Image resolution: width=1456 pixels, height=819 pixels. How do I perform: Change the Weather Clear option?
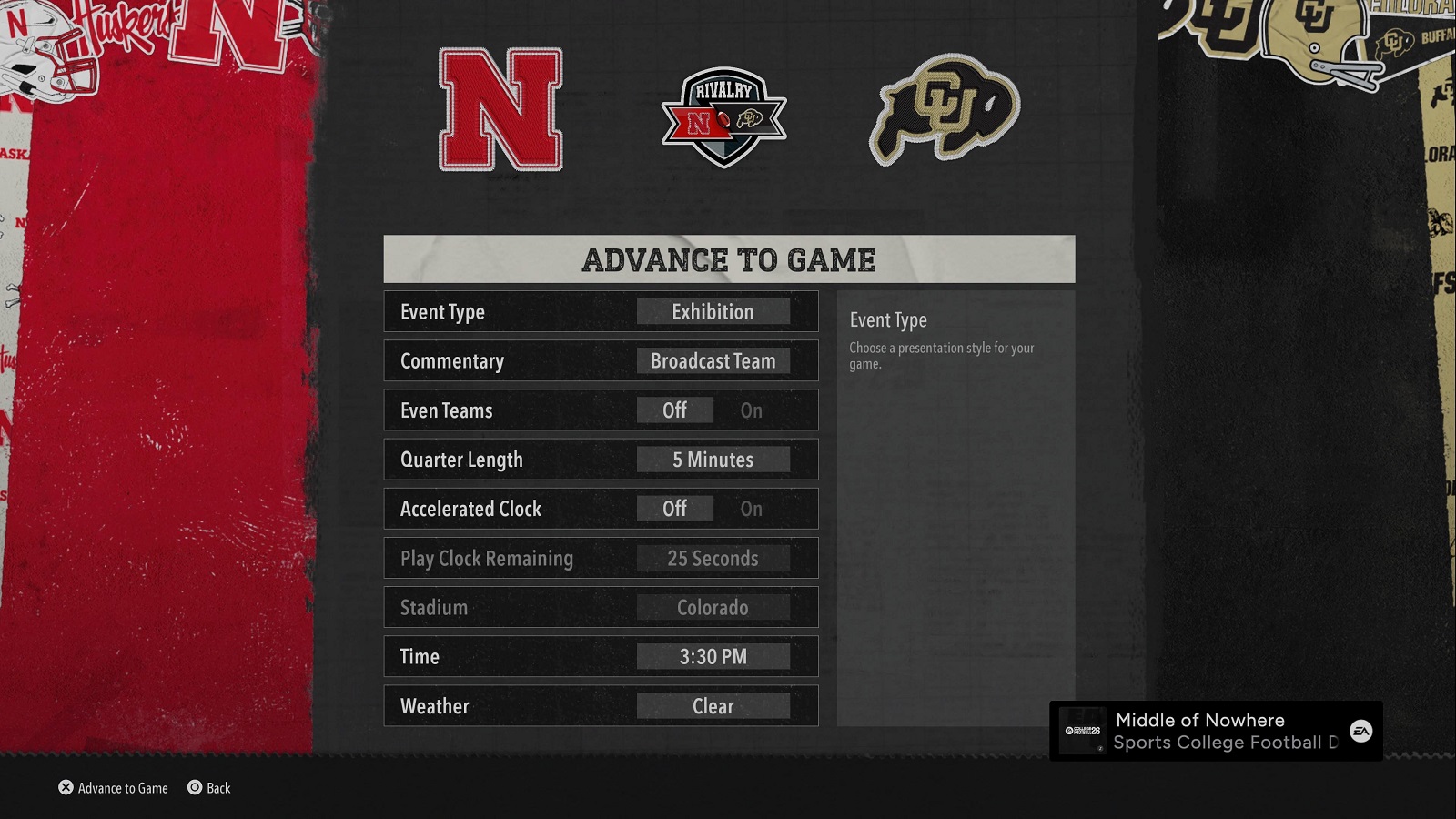pyautogui.click(x=713, y=706)
